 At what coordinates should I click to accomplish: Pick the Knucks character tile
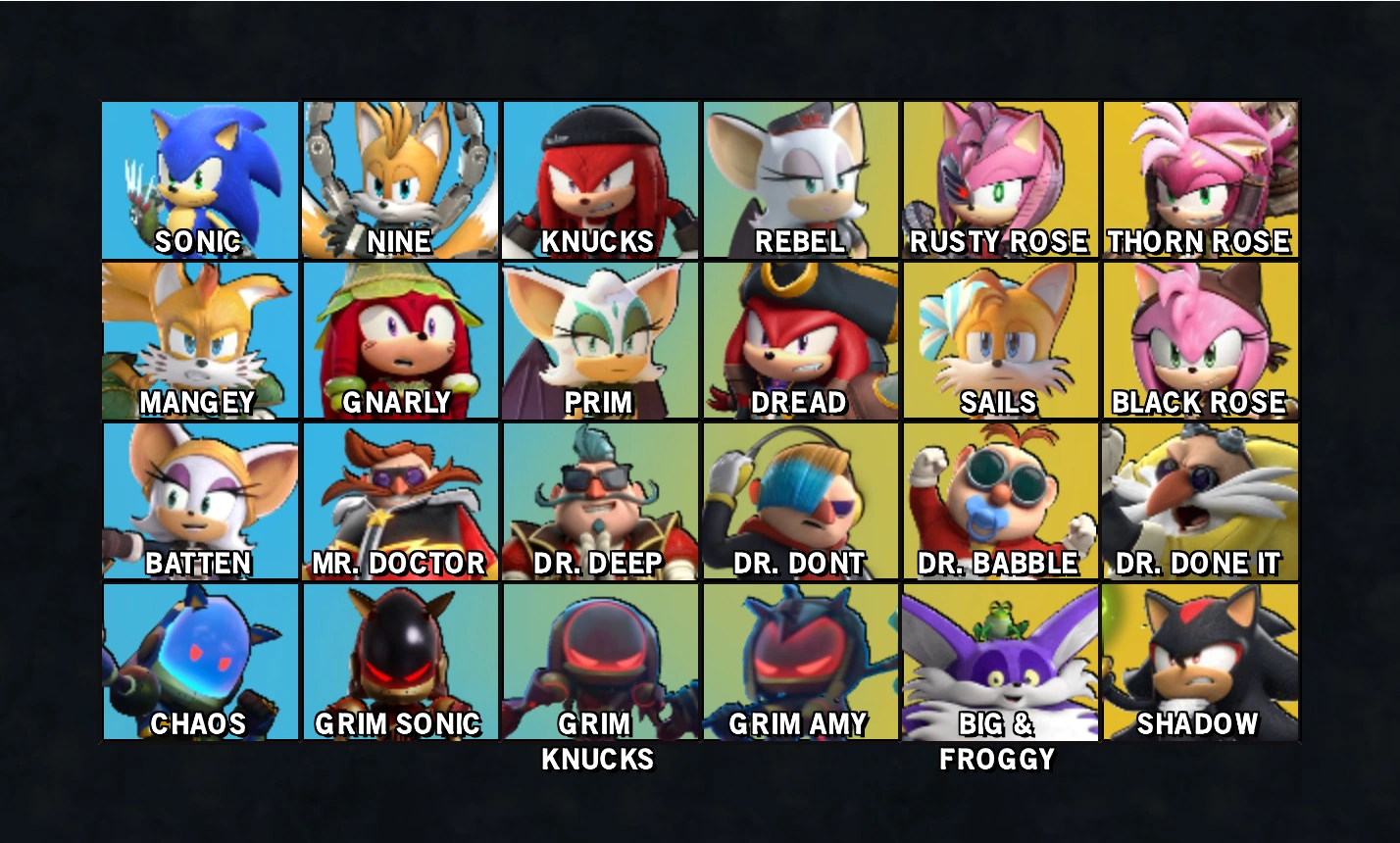coord(600,179)
